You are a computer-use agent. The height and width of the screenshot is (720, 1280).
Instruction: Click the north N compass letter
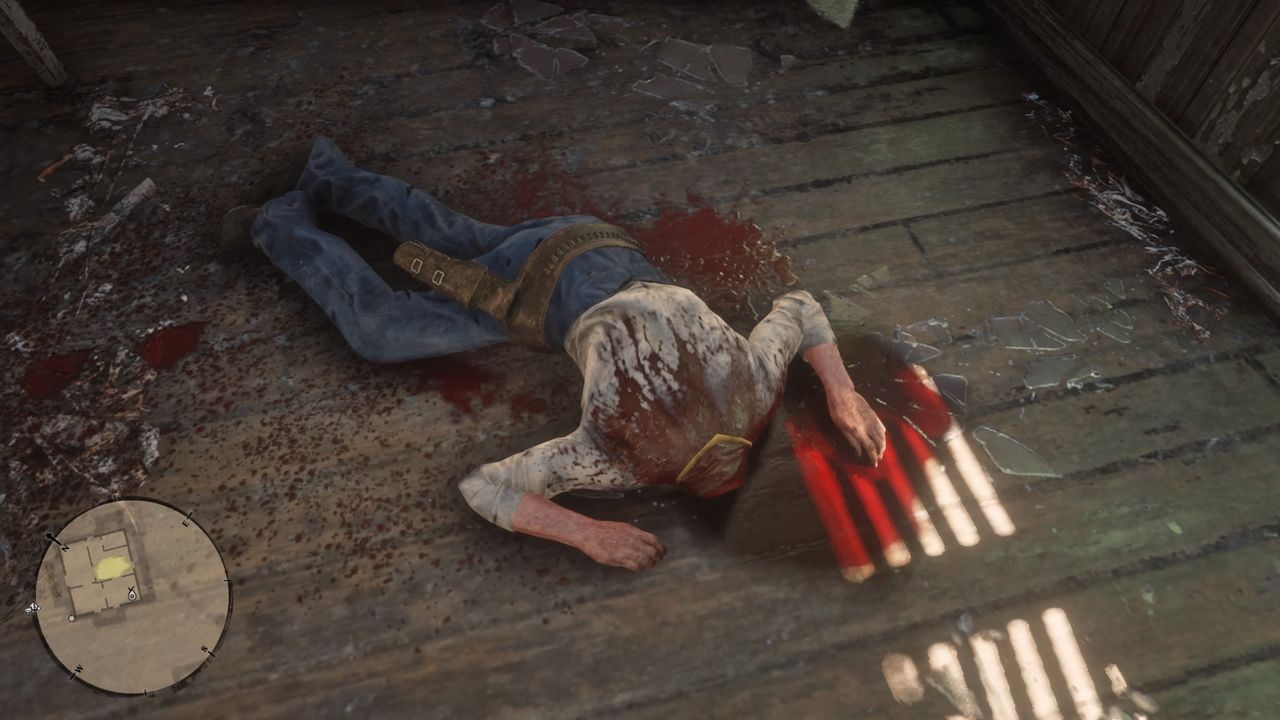[x=66, y=548]
